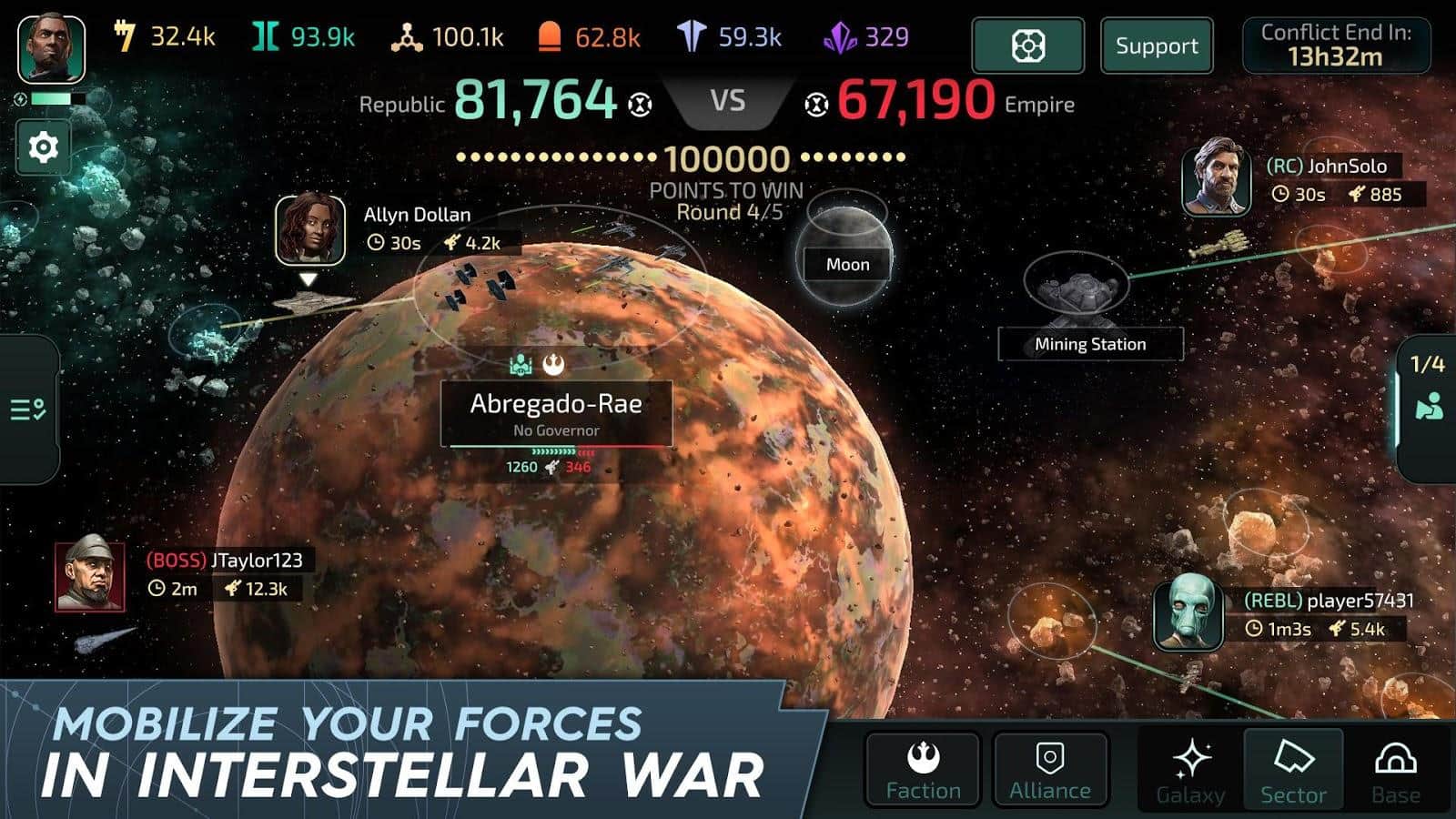Expand the task checklist side panel
This screenshot has width=1456, height=819.
(x=28, y=409)
